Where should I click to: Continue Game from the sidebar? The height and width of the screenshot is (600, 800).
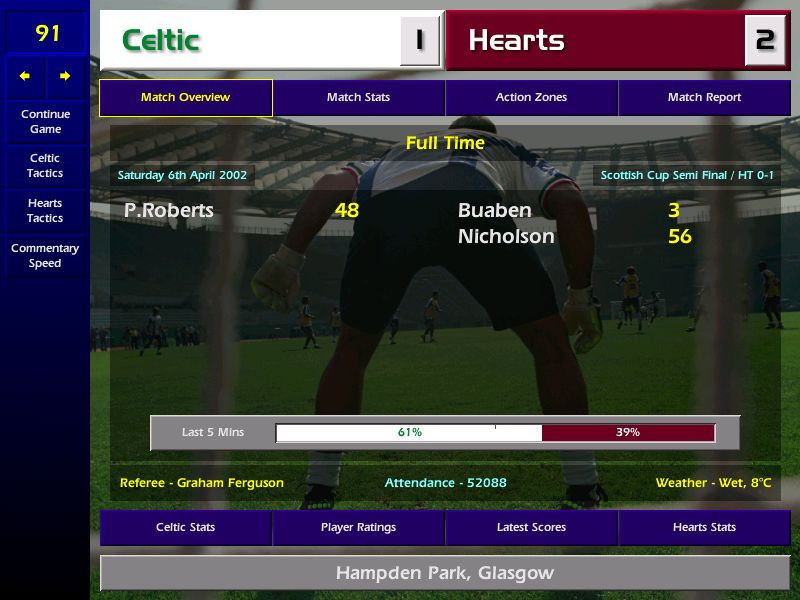point(45,121)
